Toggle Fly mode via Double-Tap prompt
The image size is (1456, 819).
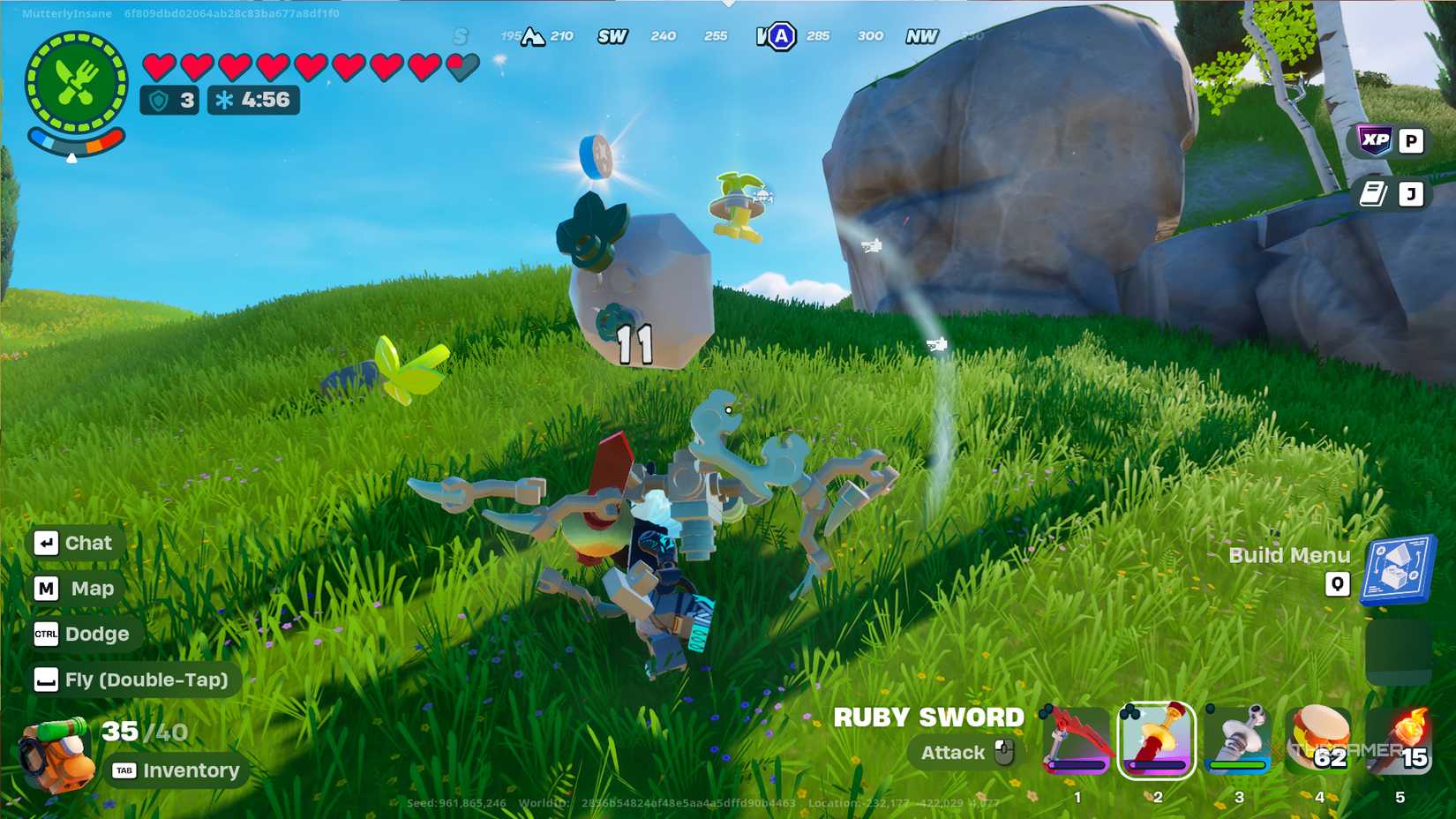[132, 680]
